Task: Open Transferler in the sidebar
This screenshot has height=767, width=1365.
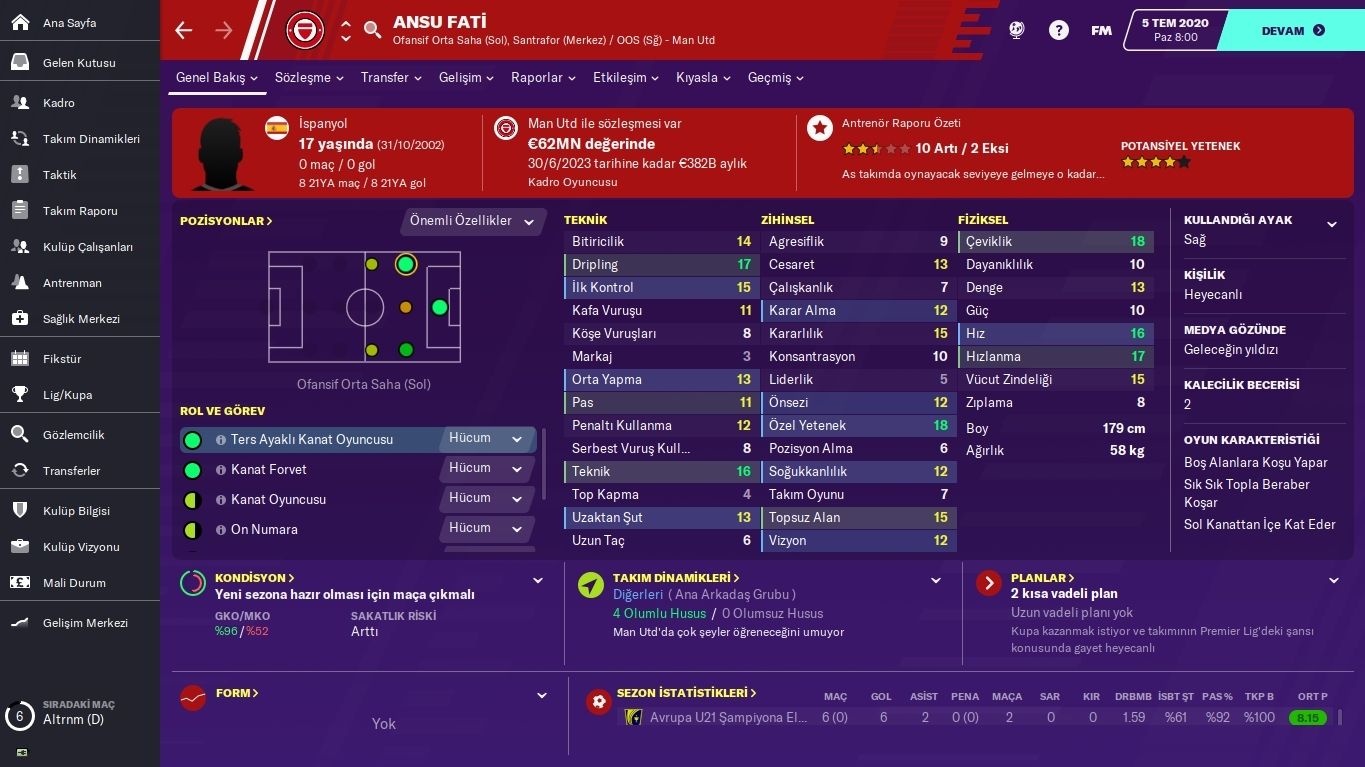Action: [x=71, y=471]
